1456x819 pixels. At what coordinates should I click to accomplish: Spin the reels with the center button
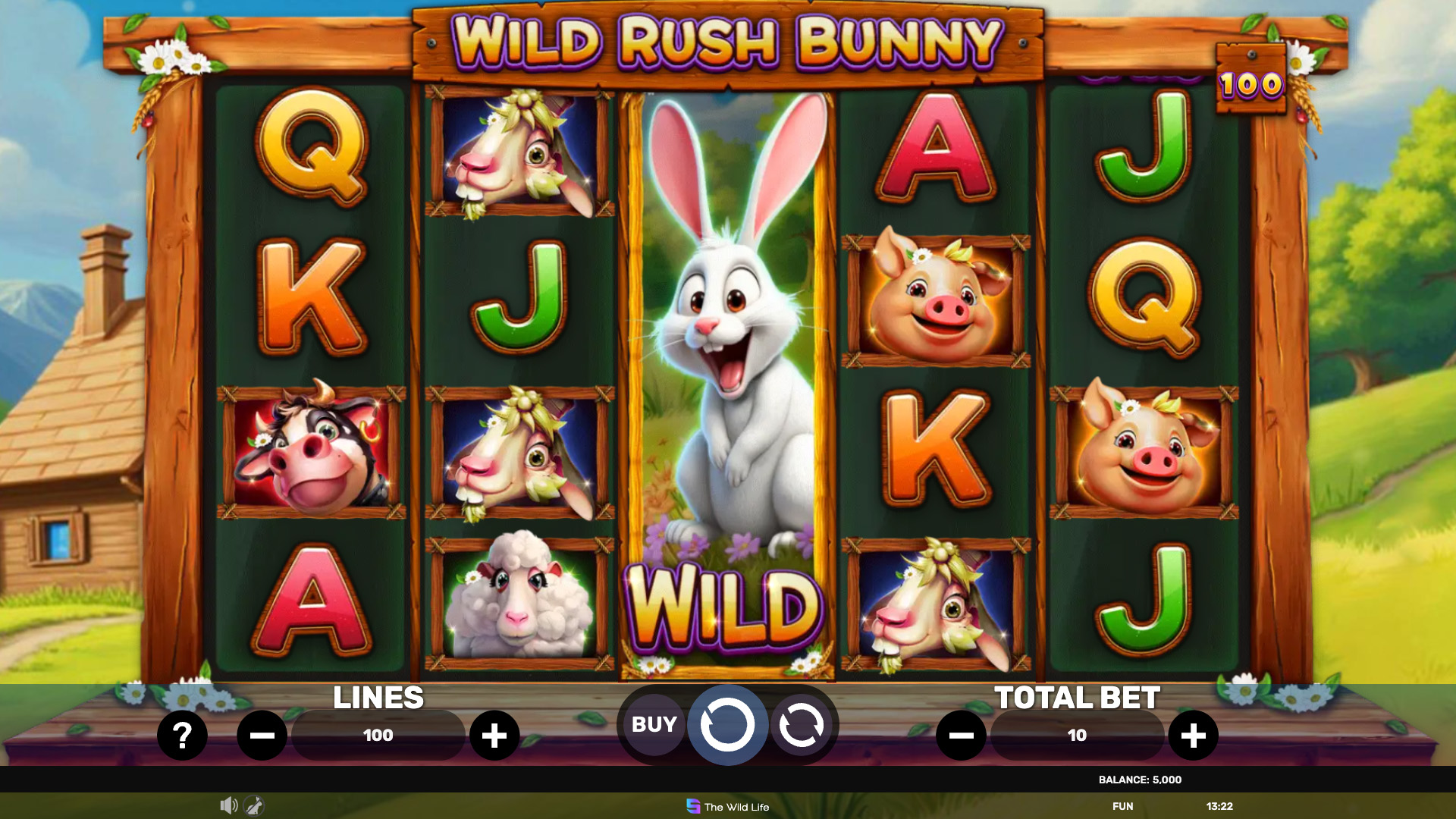727,725
